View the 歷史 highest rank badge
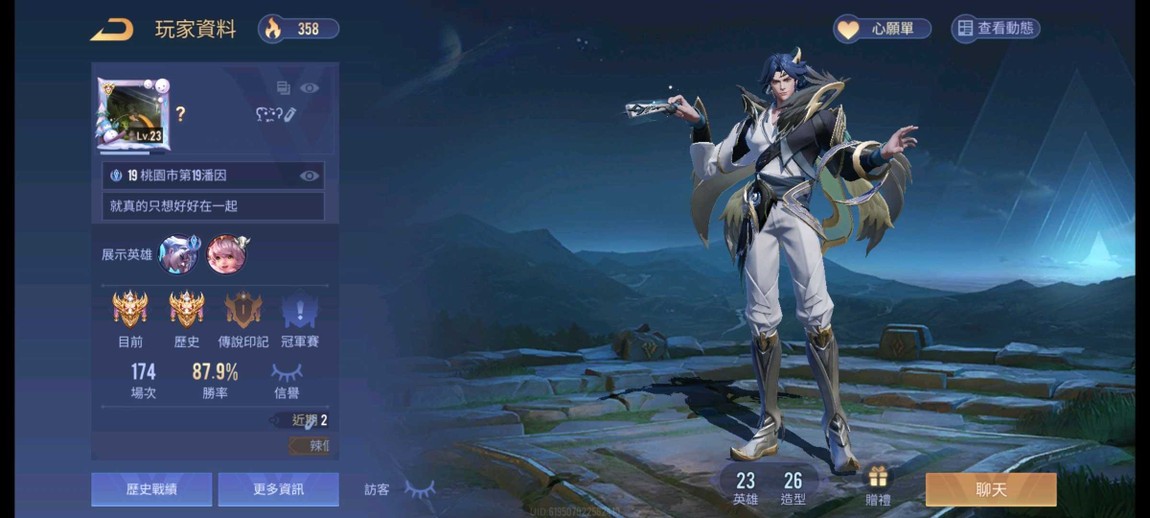 pyautogui.click(x=187, y=311)
